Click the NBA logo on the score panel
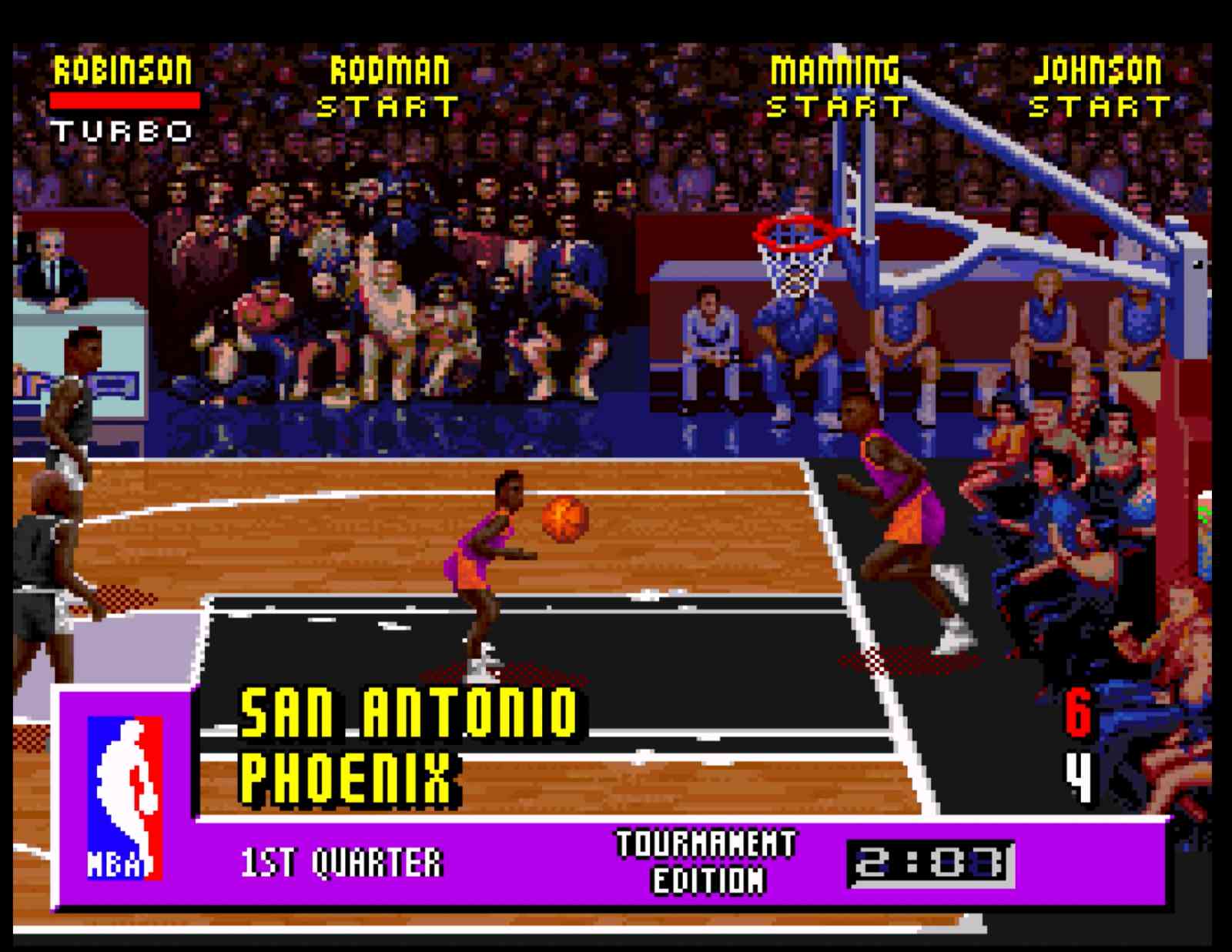Screen dimensions: 1232x952 coord(125,798)
